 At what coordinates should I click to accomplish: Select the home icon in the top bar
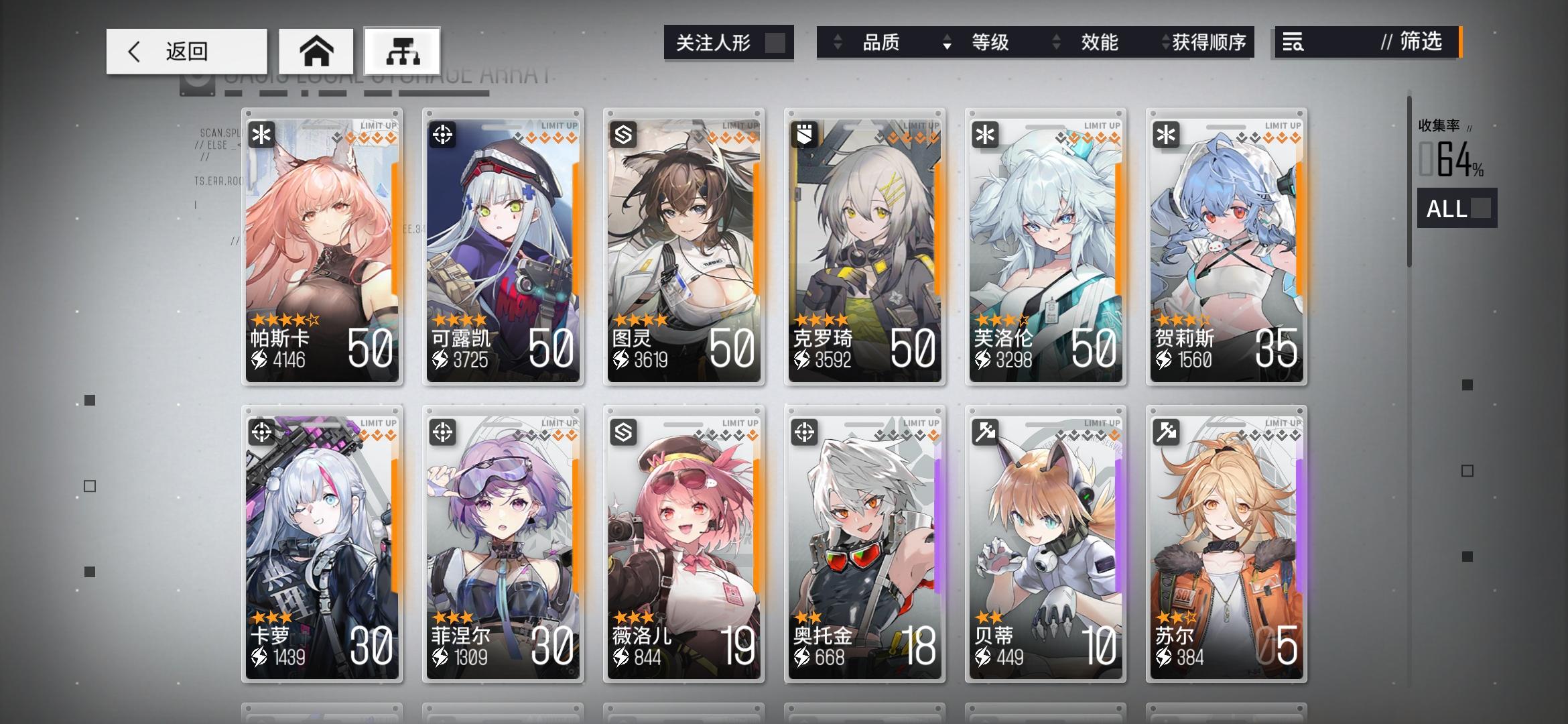pyautogui.click(x=316, y=50)
